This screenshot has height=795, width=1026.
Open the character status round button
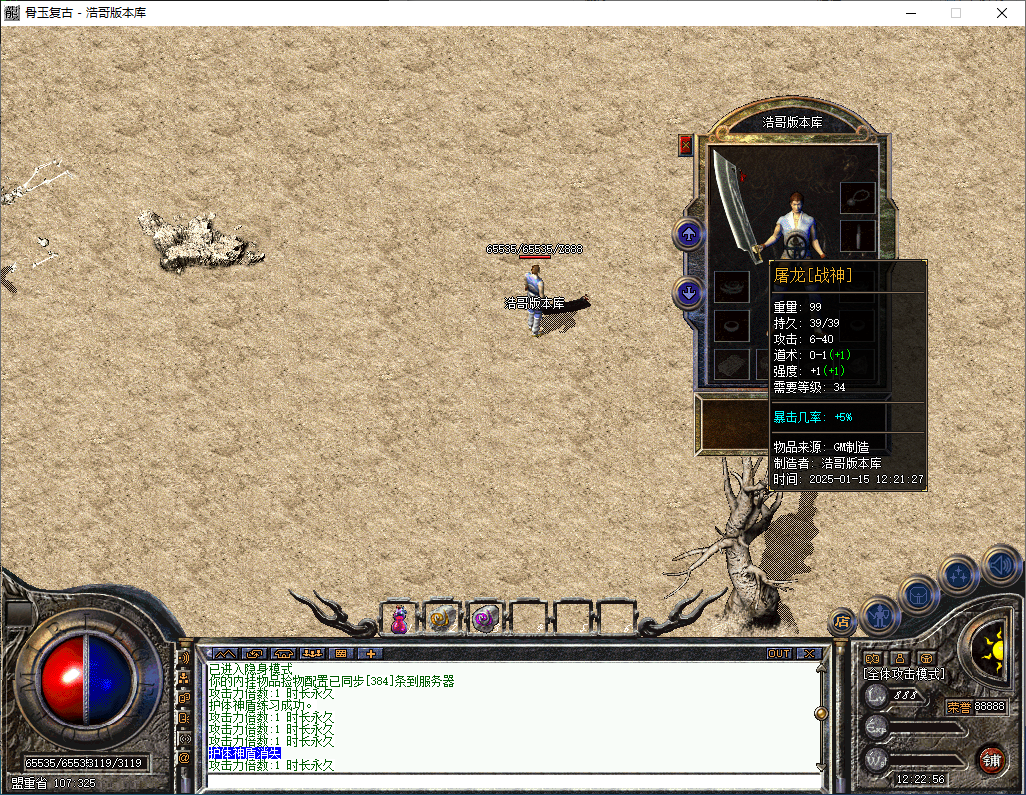pos(880,613)
